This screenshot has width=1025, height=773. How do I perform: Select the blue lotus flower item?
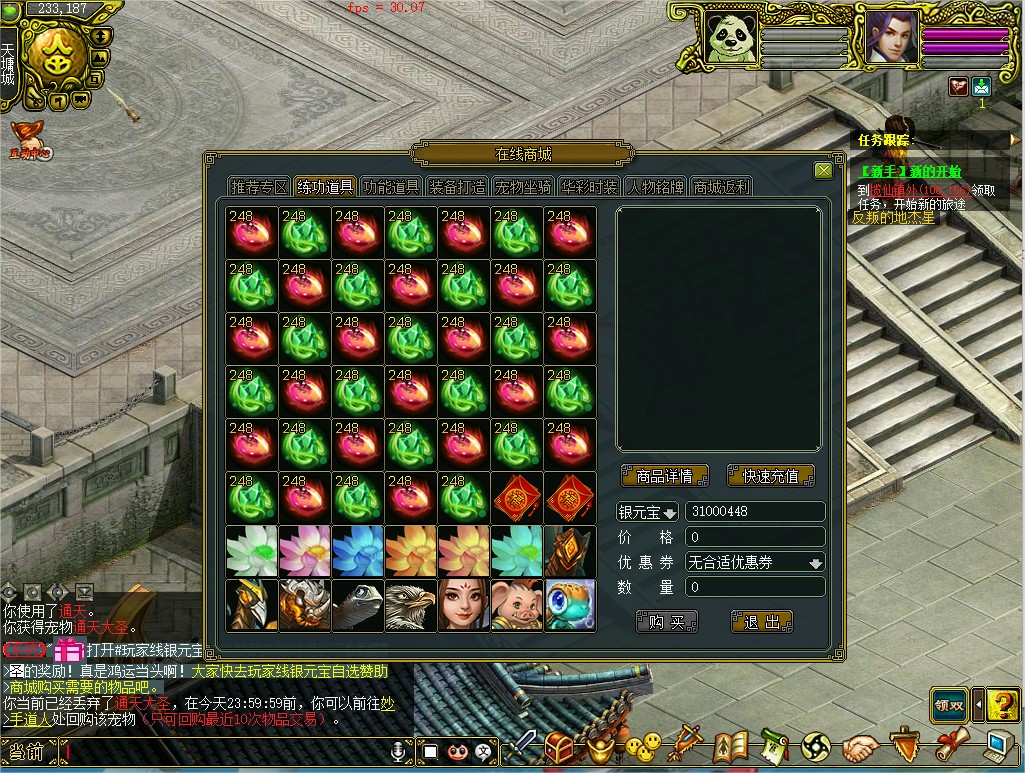[357, 552]
